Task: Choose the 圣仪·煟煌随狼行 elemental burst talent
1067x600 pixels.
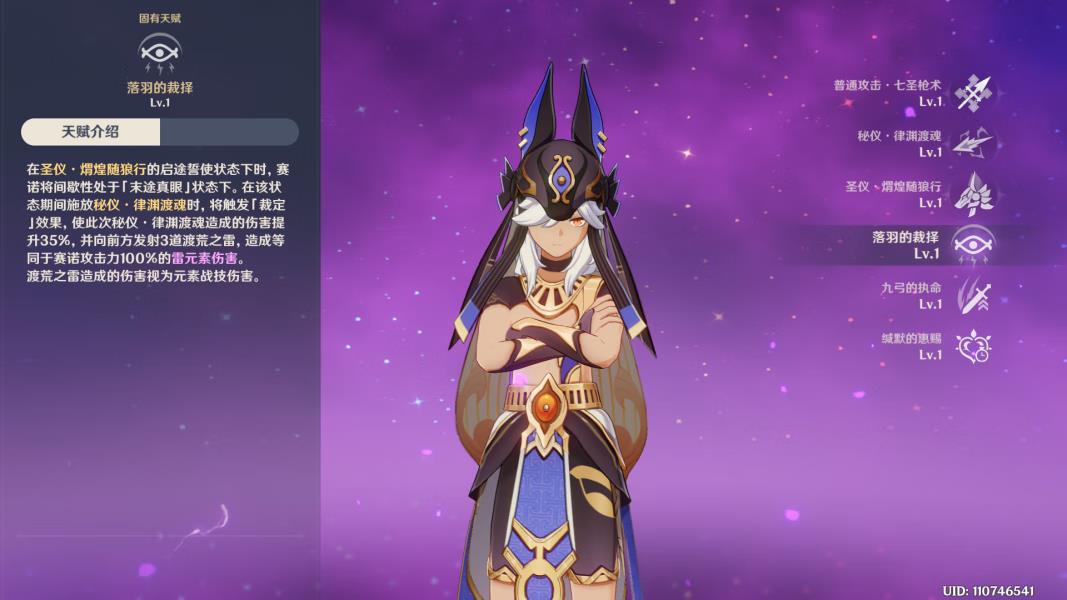Action: click(x=972, y=194)
